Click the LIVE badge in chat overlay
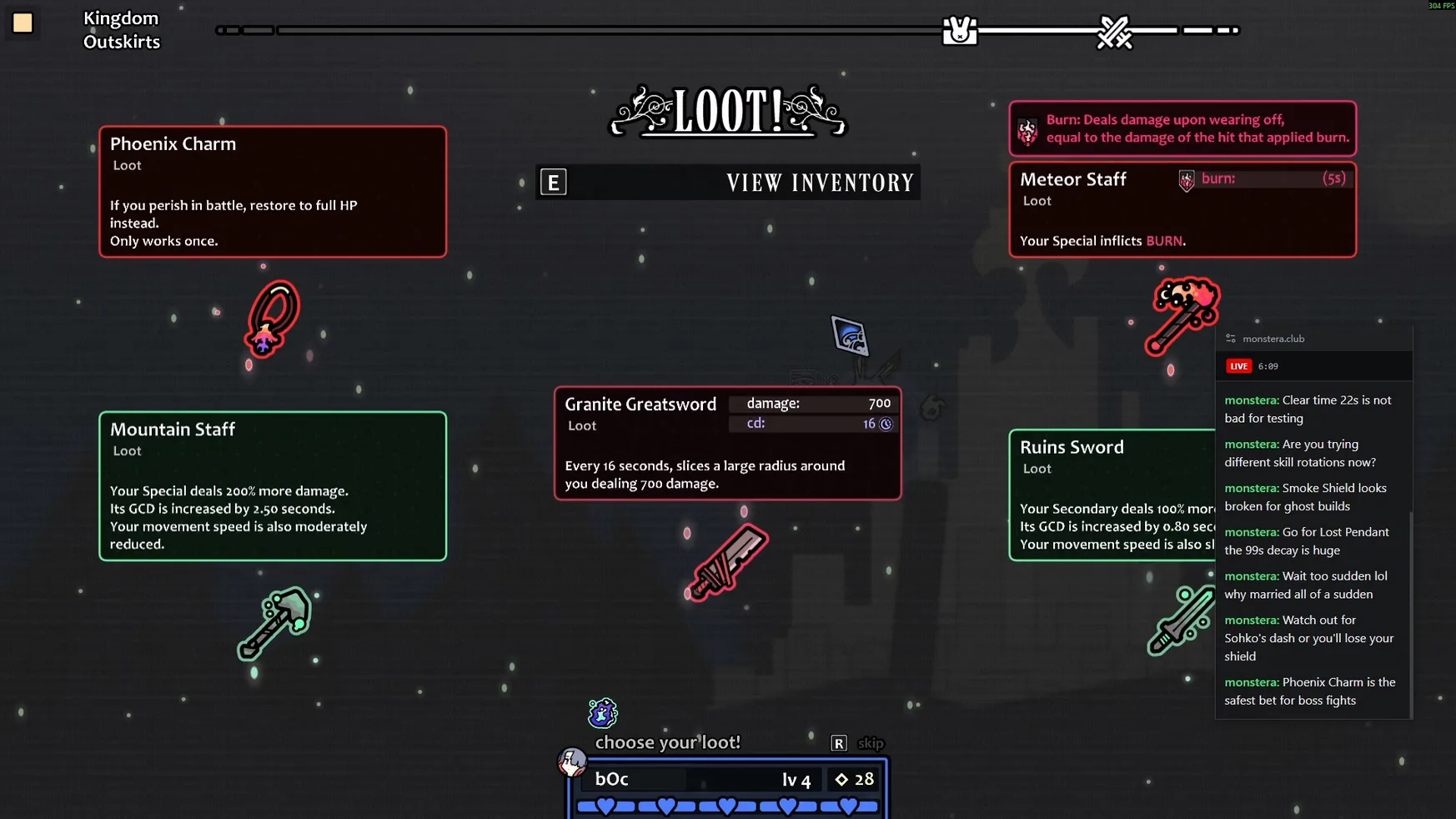 [x=1238, y=366]
